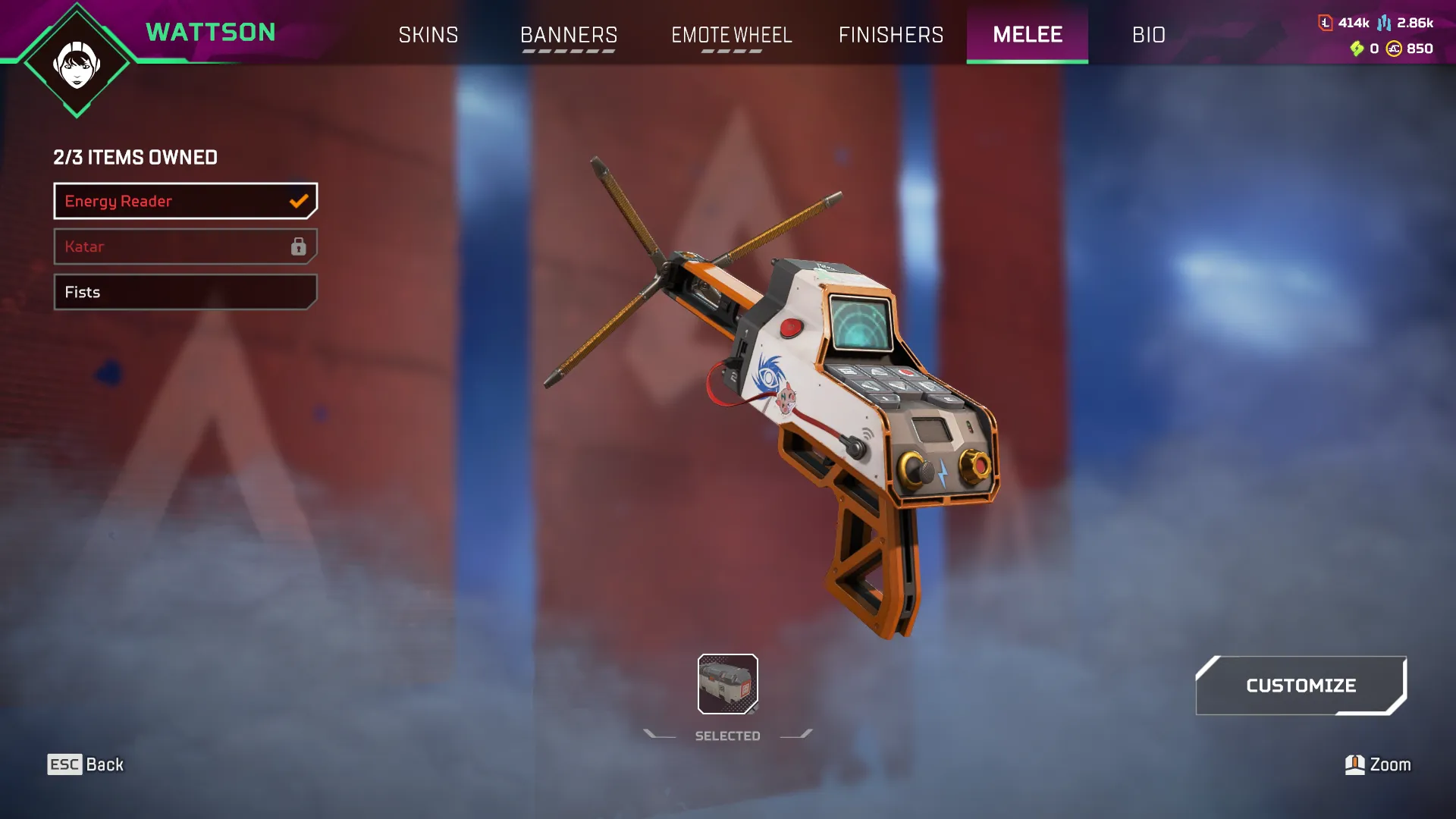The image size is (1456, 819).
Task: Go to the Emote Wheel tab
Action: (x=732, y=35)
